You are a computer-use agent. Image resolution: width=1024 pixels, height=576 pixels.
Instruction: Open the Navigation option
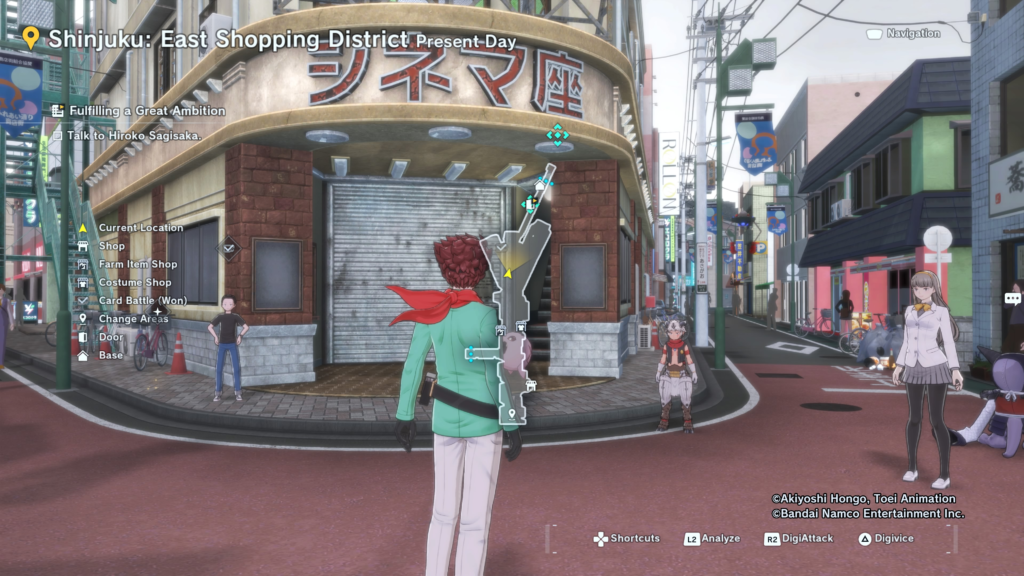click(903, 34)
